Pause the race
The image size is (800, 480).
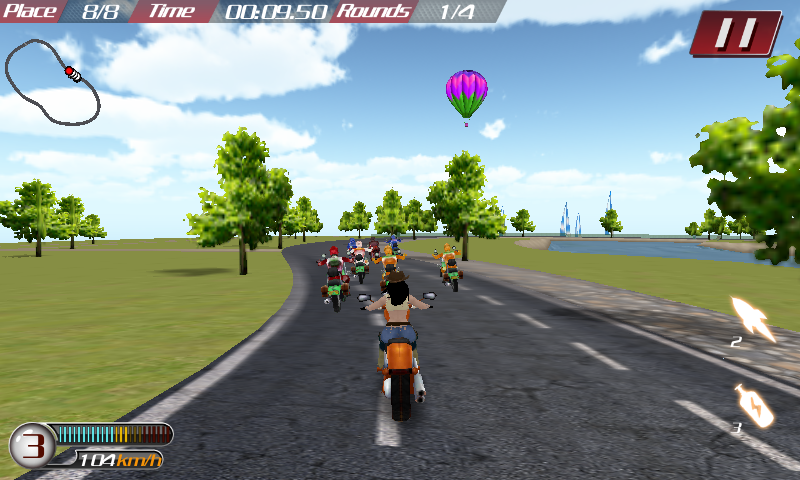point(737,33)
